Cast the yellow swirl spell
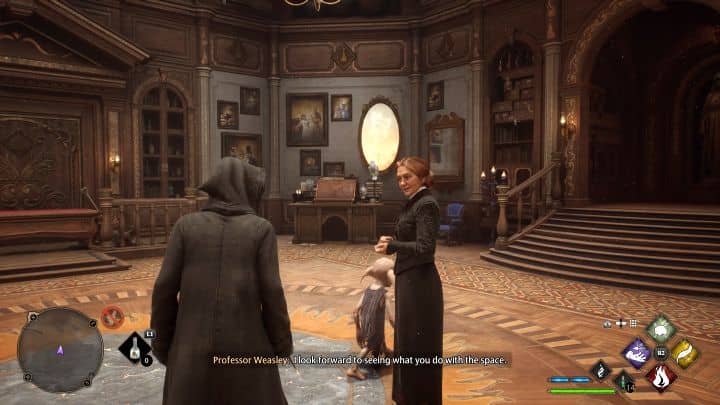The image size is (720, 405). [x=684, y=353]
